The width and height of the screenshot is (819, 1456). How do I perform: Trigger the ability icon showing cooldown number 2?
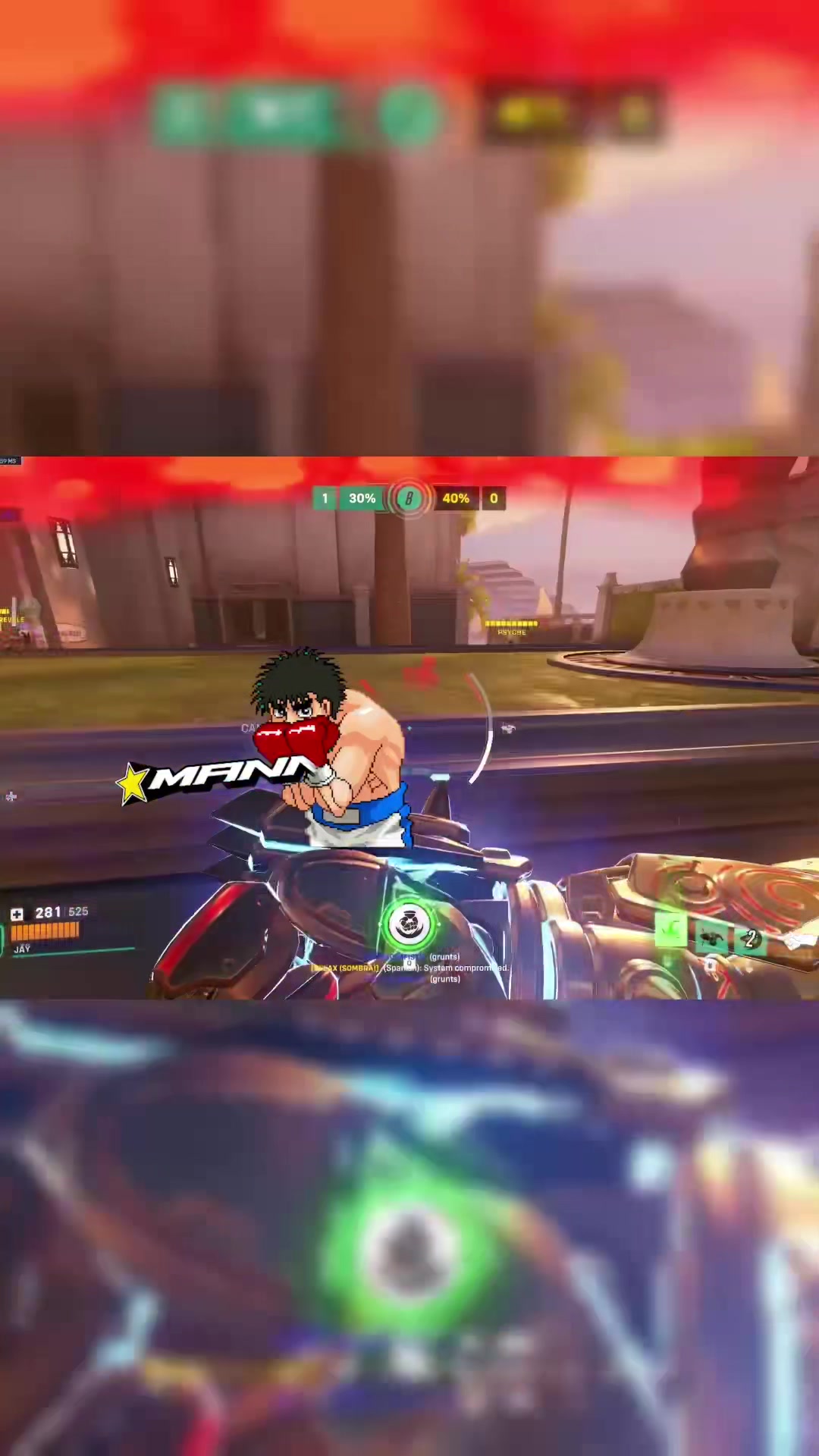tap(750, 939)
